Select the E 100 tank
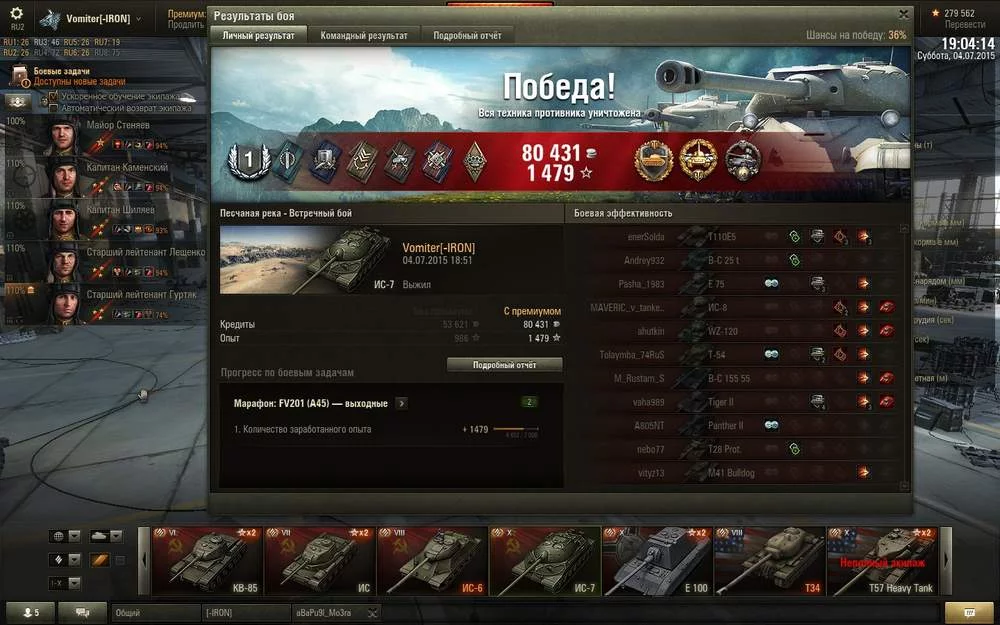 coord(656,561)
